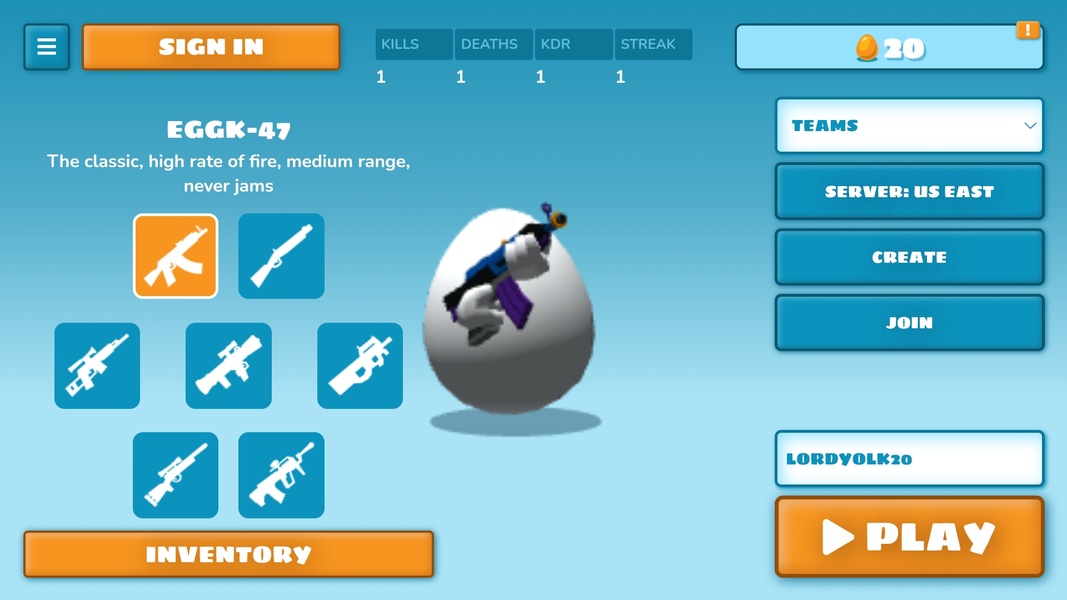Choose the bullpup rifle weapon tile
This screenshot has height=600, width=1067.
coord(281,475)
